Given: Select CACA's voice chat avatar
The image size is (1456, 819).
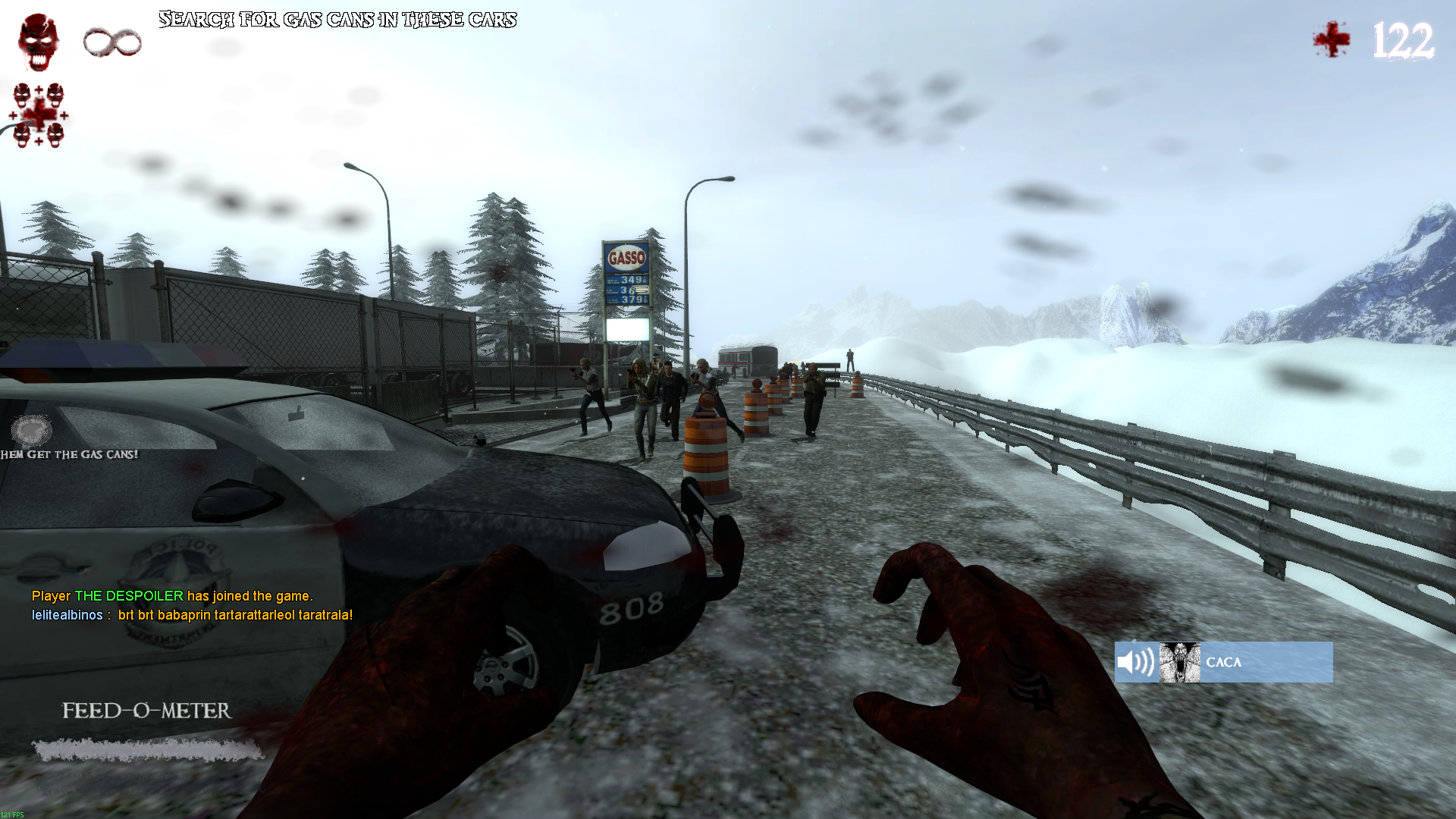Looking at the screenshot, I should point(1179,662).
